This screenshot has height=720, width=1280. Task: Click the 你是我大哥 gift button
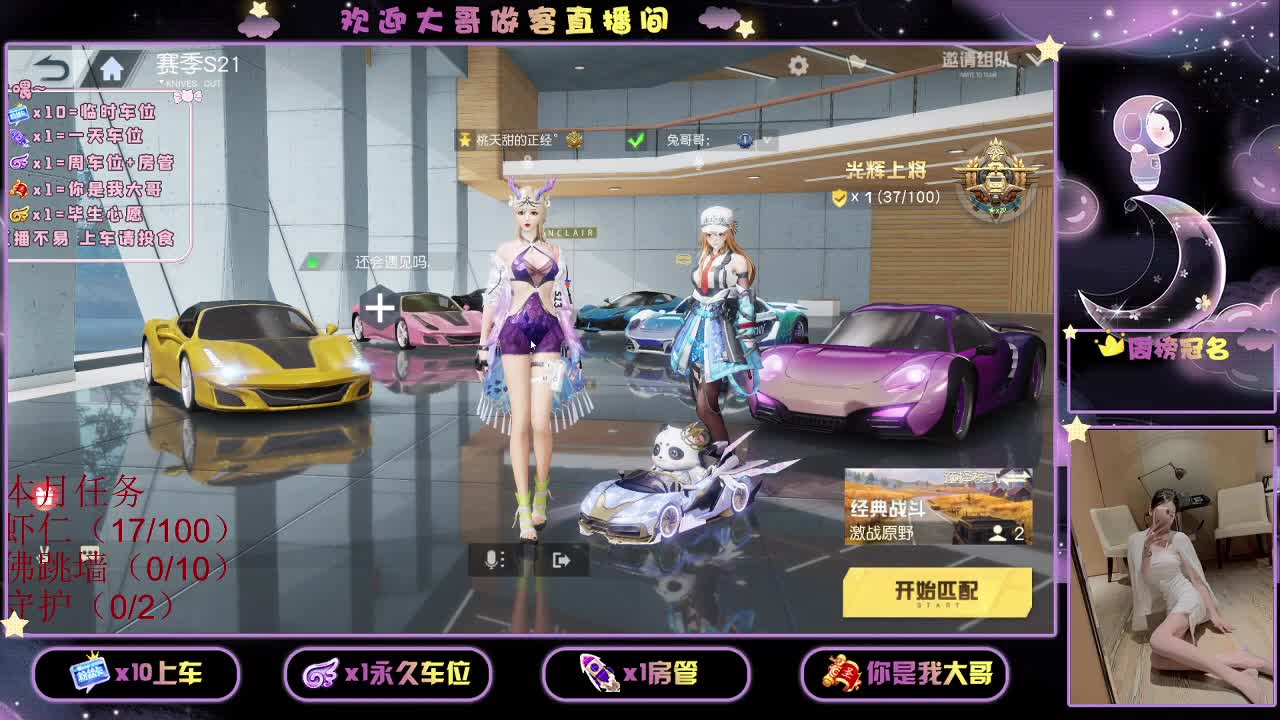point(905,674)
